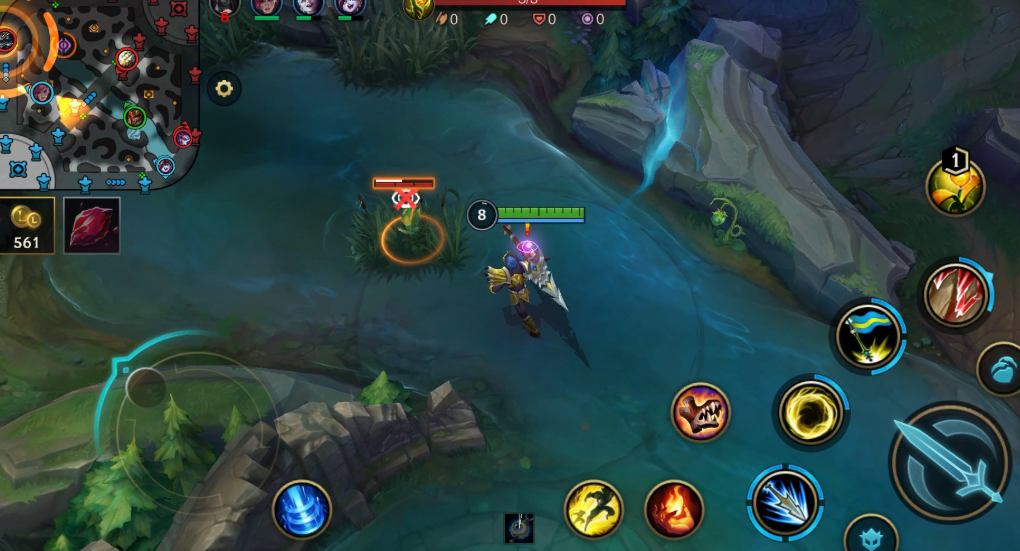Activate the Golden Aegis yellow ring ability
1020x551 pixels.
coord(811,412)
